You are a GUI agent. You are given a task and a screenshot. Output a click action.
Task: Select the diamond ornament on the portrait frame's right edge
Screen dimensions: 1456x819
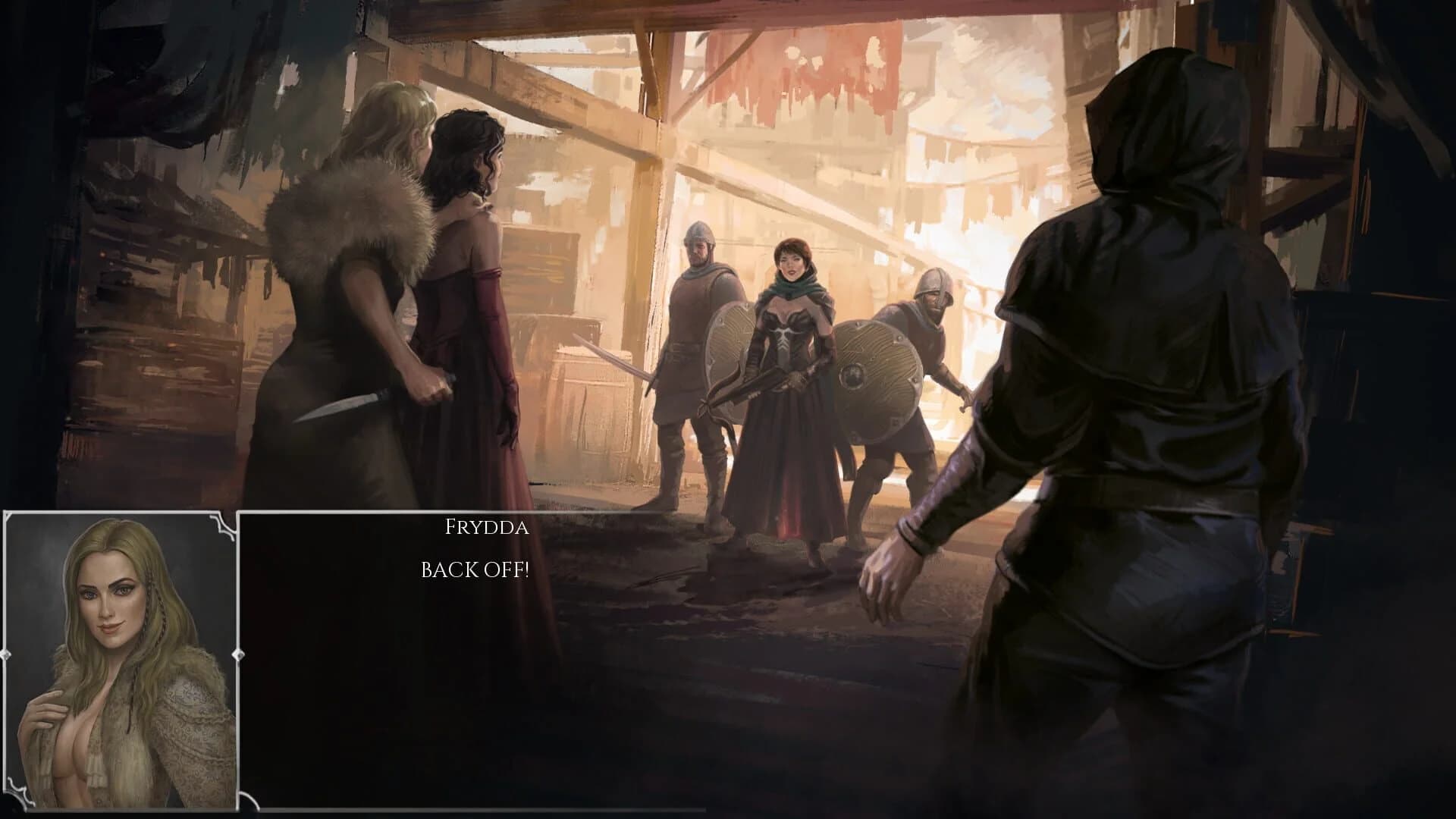tap(238, 654)
